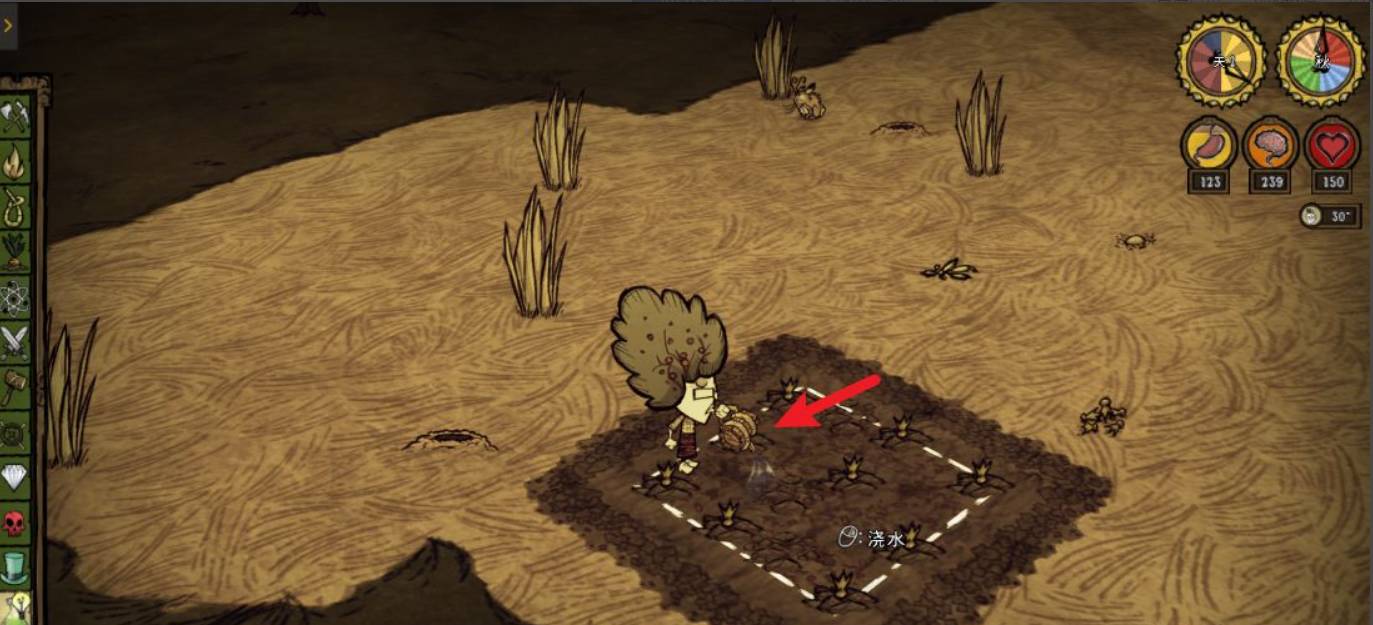The height and width of the screenshot is (625, 1373).
Task: Select the rope knot Survival crafting tab
Action: click(14, 207)
